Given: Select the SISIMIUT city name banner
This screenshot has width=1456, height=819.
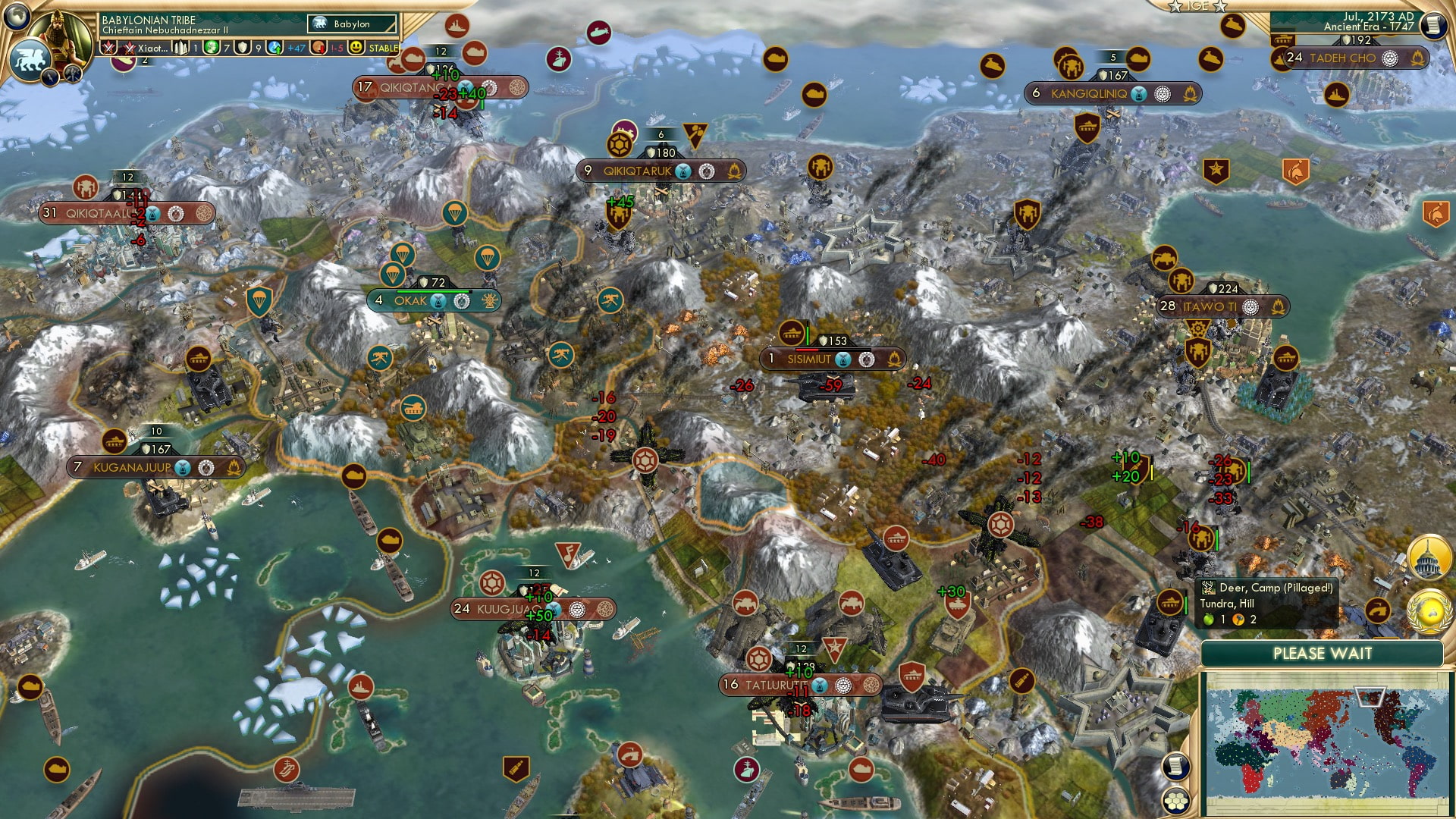Looking at the screenshot, I should 808,359.
